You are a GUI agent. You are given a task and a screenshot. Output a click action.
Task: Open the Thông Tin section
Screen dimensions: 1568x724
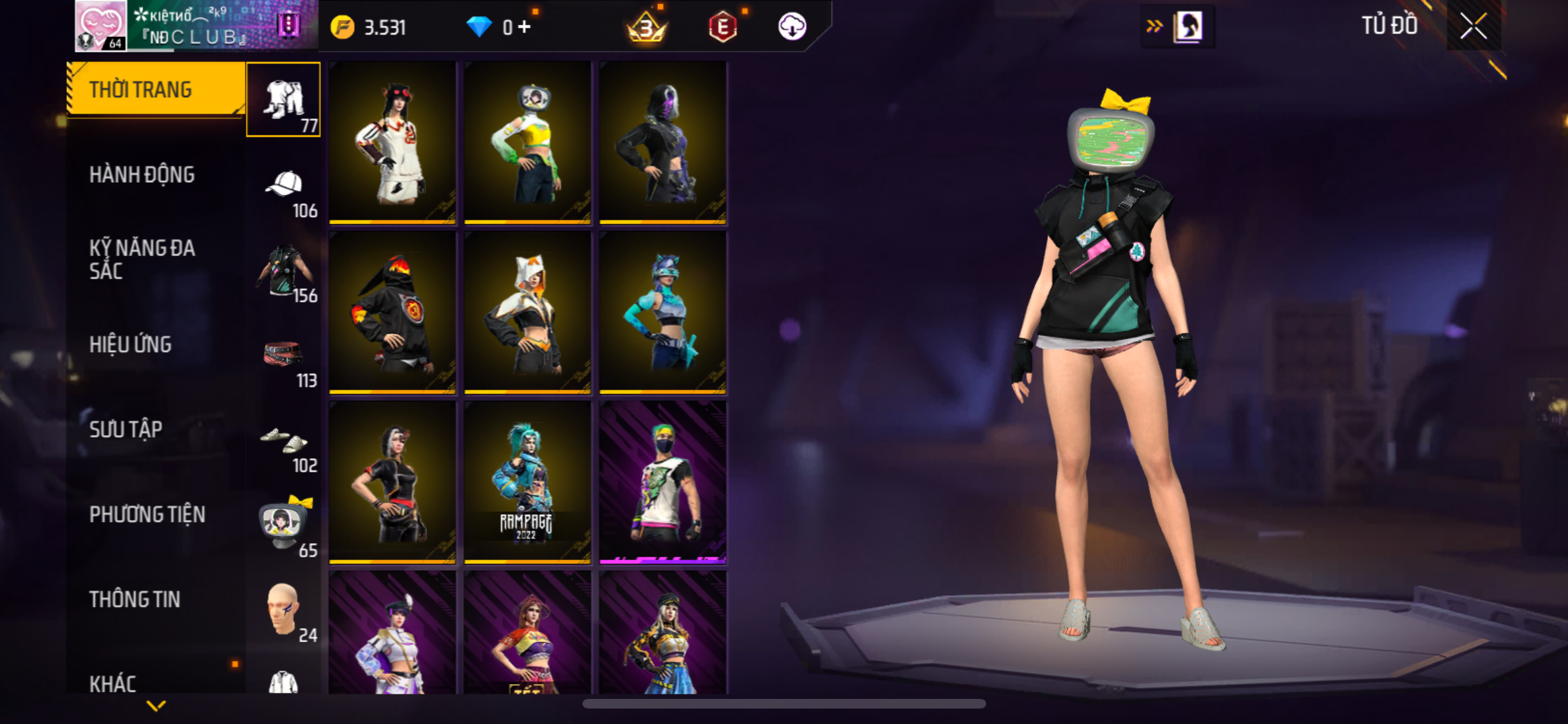(135, 599)
